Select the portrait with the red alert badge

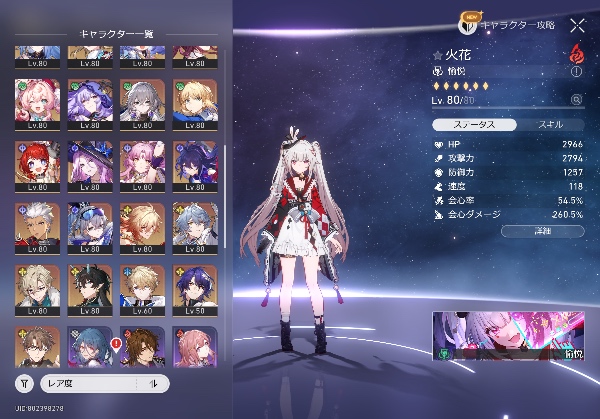click(139, 345)
